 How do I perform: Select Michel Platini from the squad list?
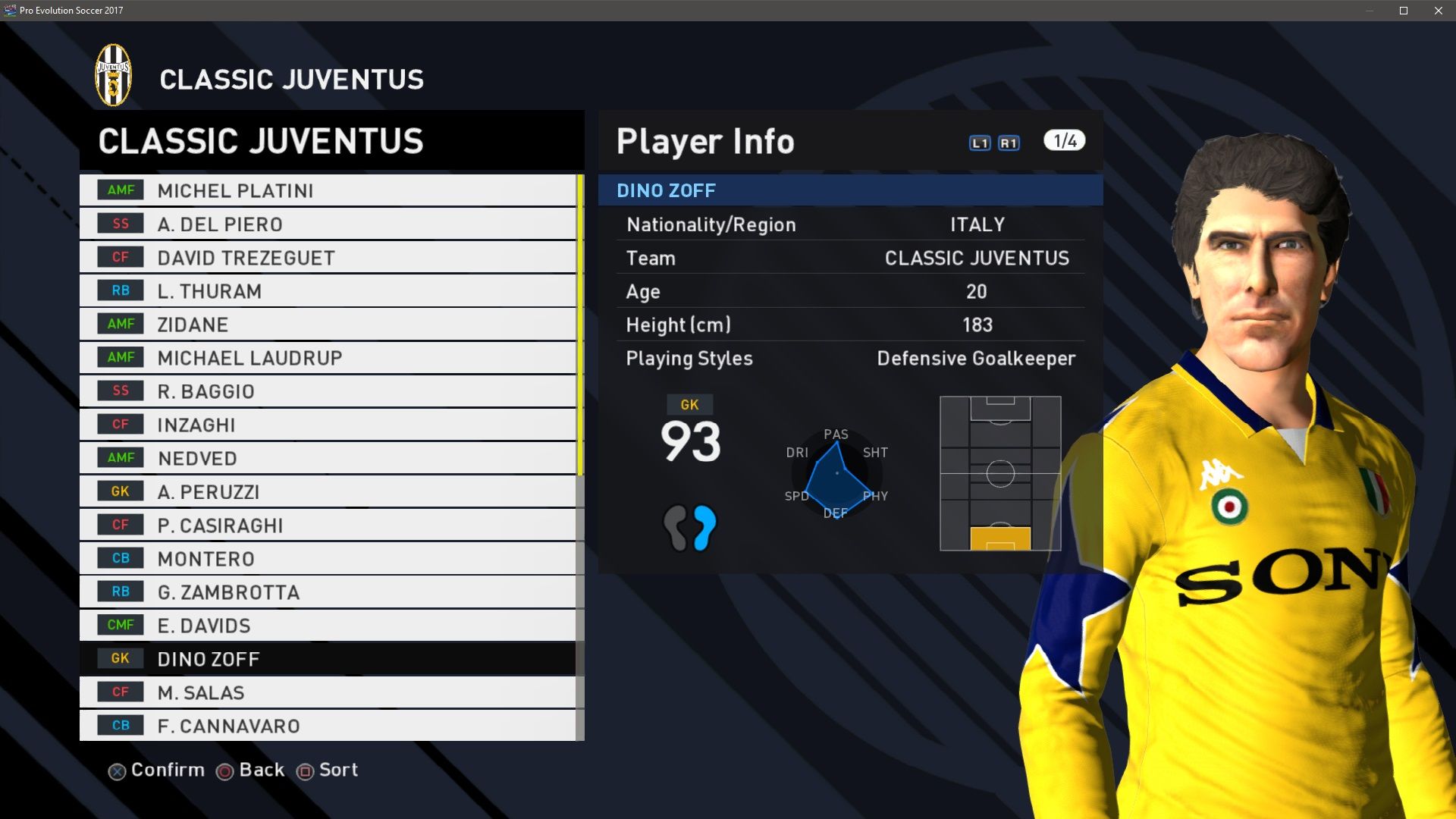coord(327,190)
